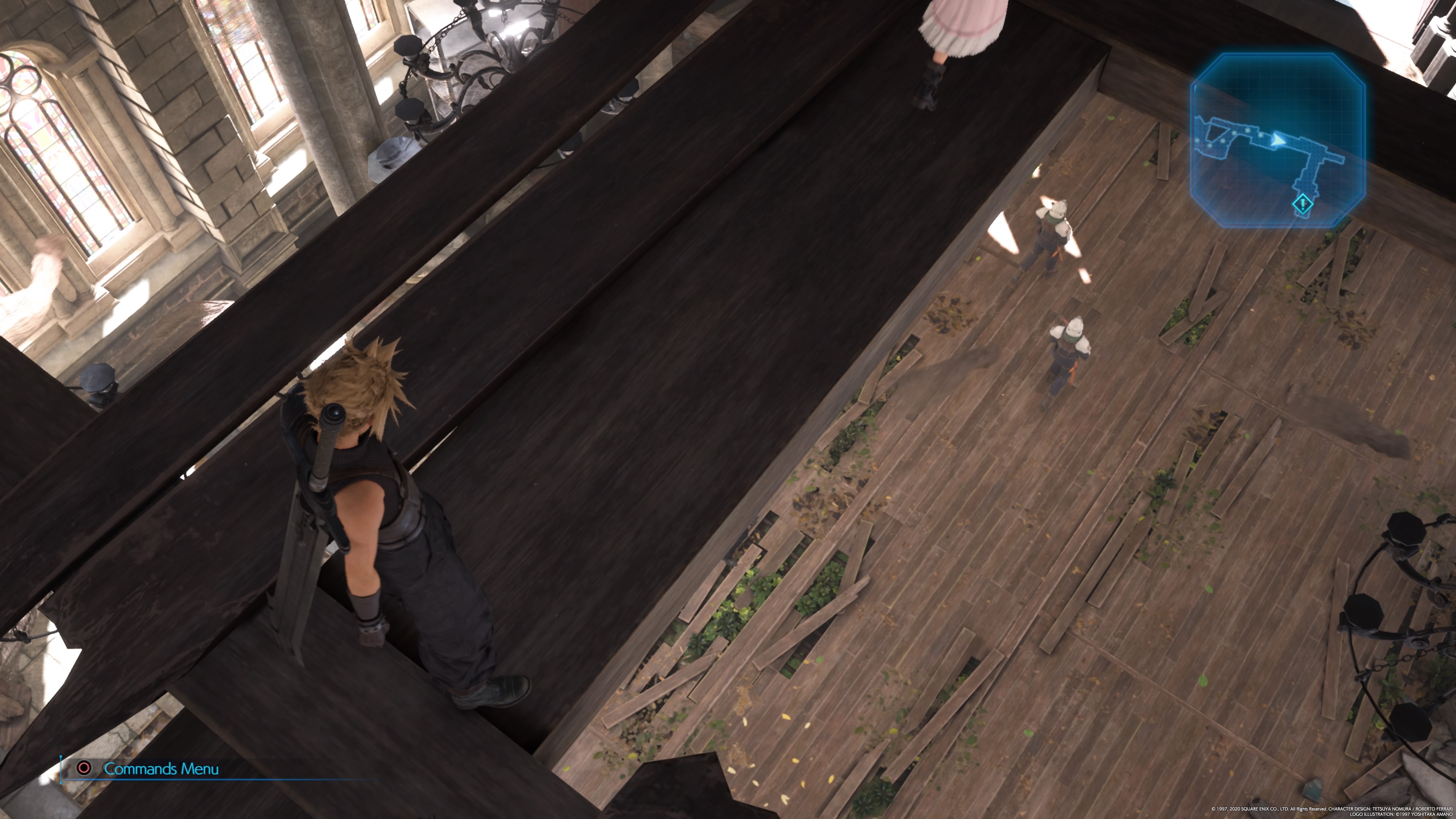The width and height of the screenshot is (1456, 819).
Task: Click the minimap in the corner
Action: coord(1278,140)
